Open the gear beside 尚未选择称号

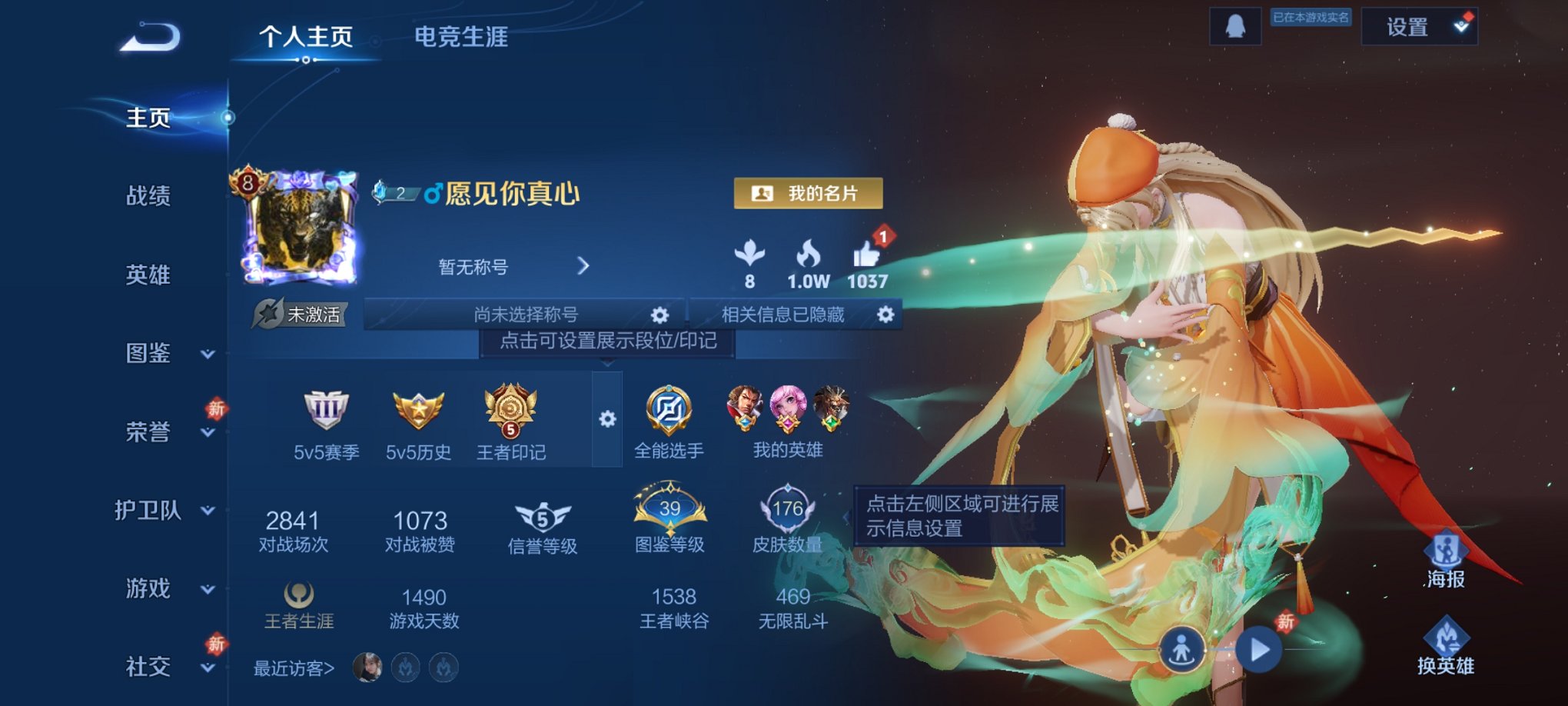(x=659, y=315)
